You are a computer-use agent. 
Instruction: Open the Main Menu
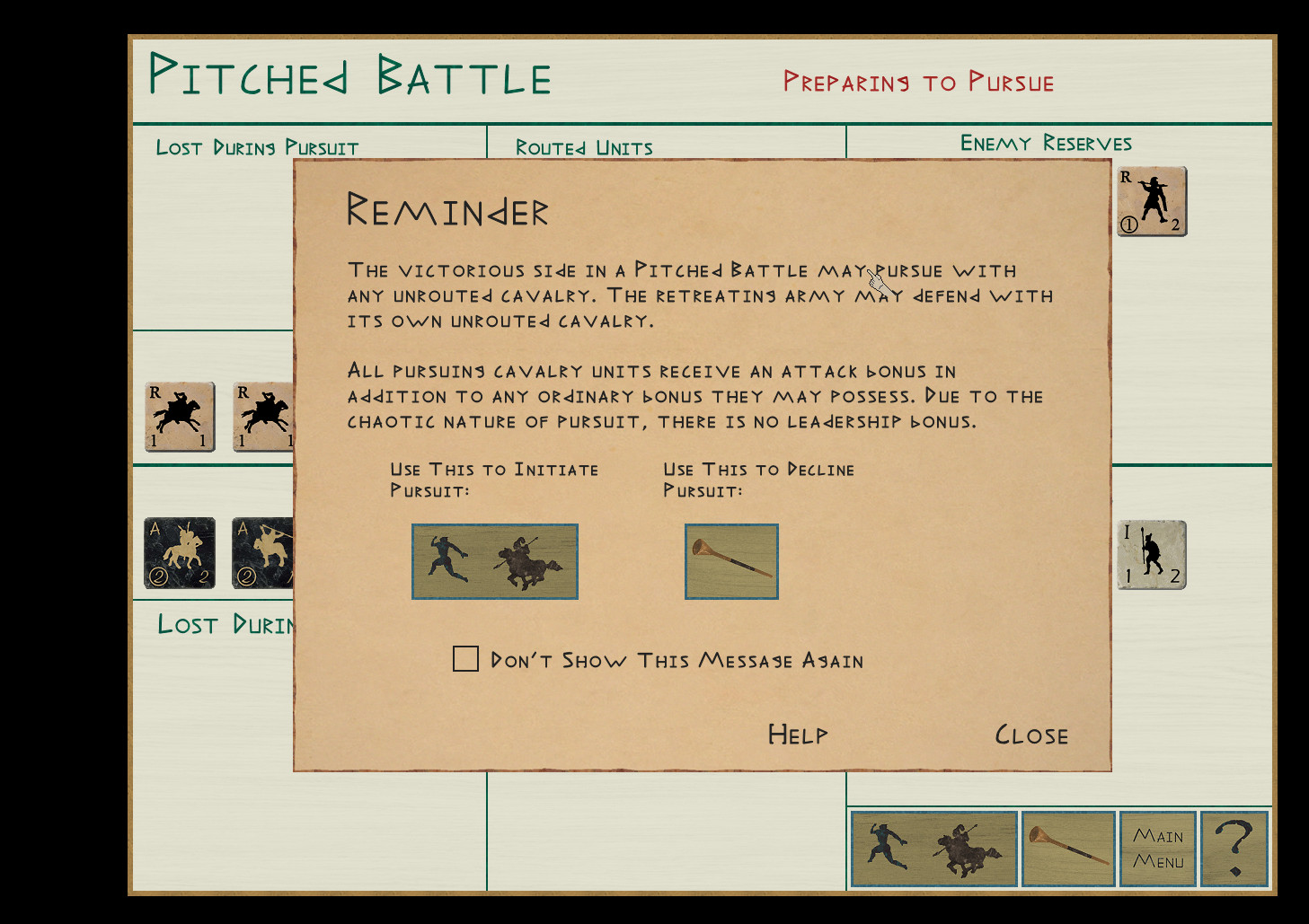tap(1158, 849)
